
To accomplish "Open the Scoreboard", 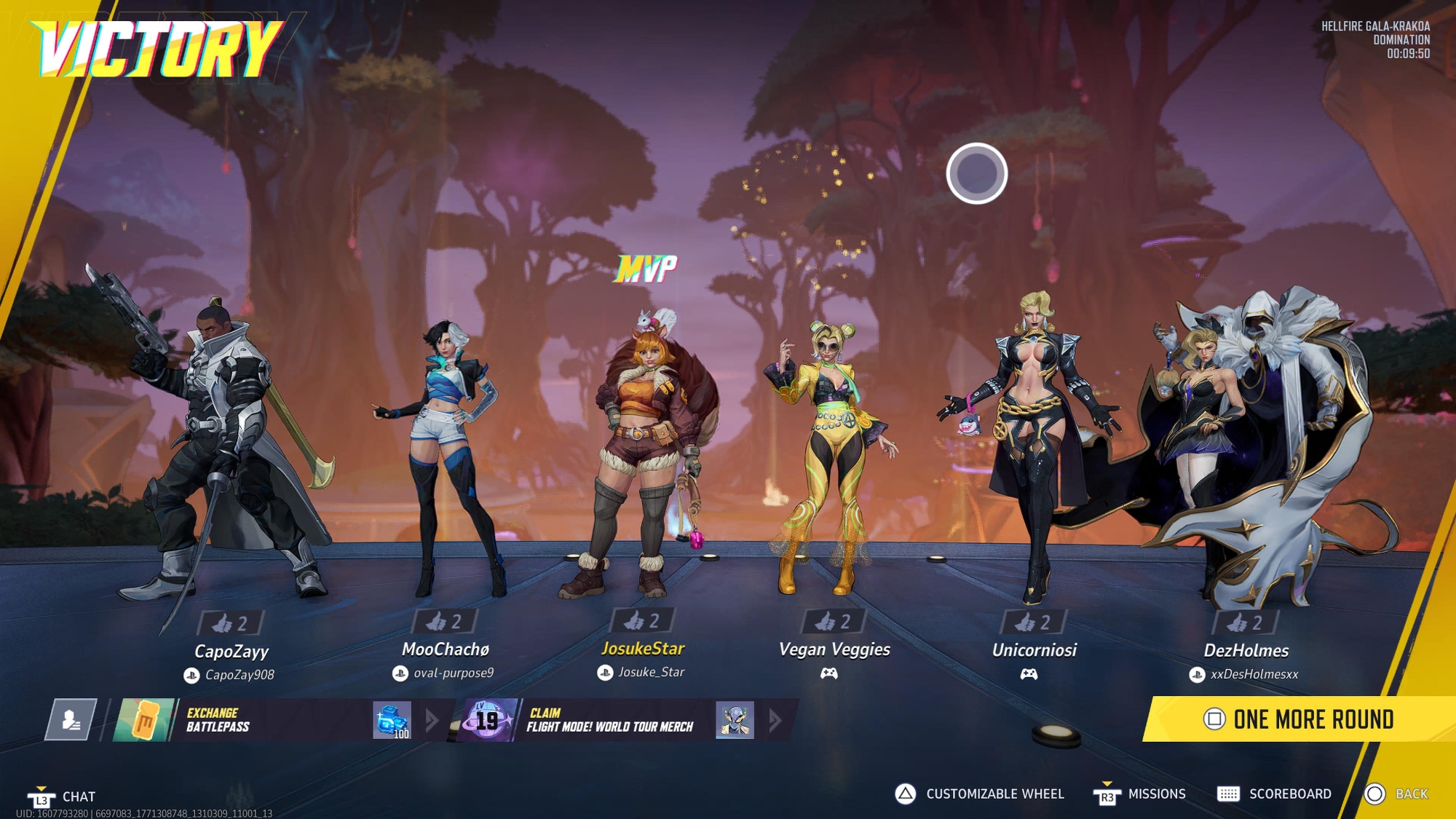I will (x=1274, y=794).
